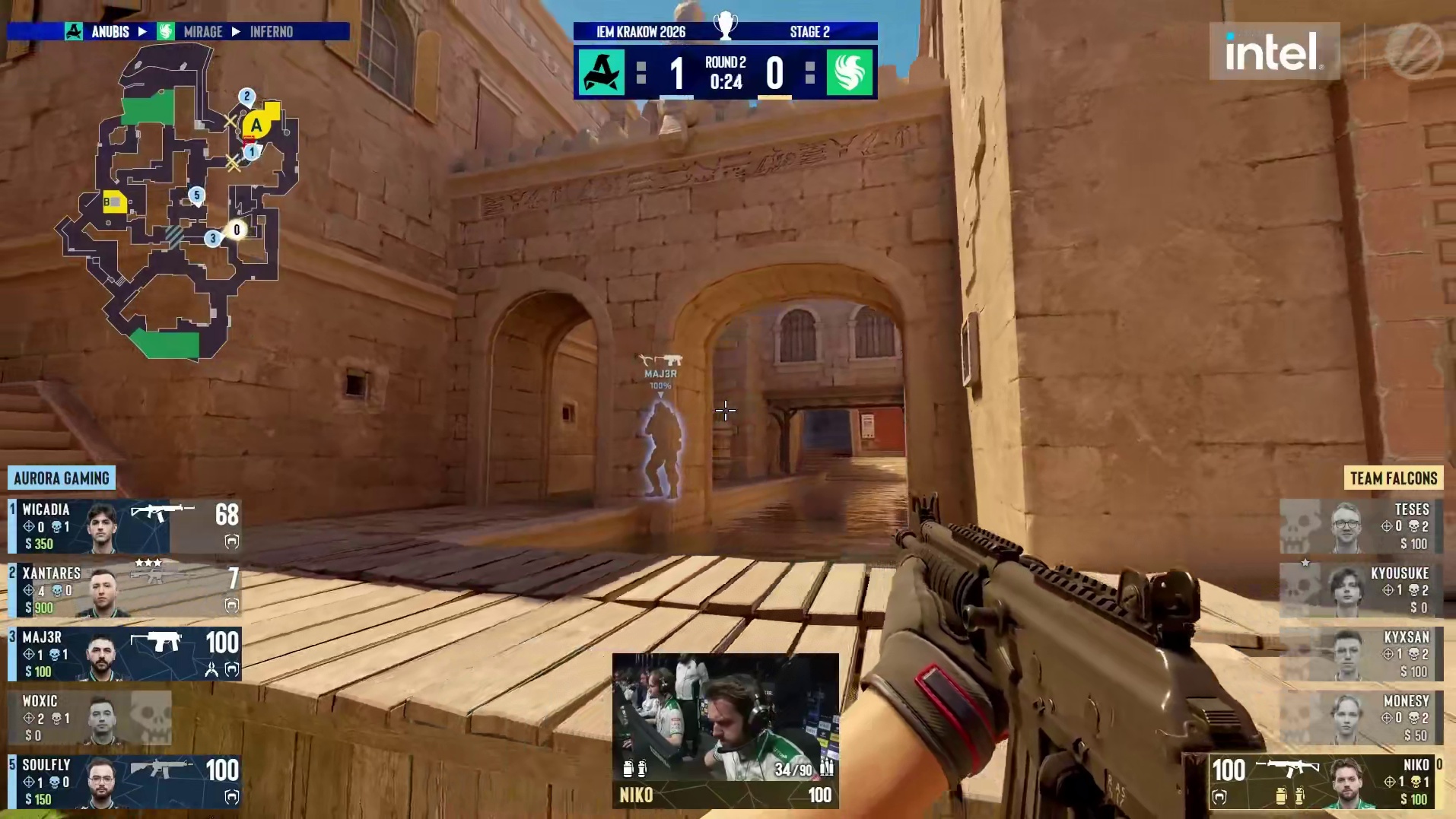Switch to the Mirage map tab

click(x=202, y=32)
